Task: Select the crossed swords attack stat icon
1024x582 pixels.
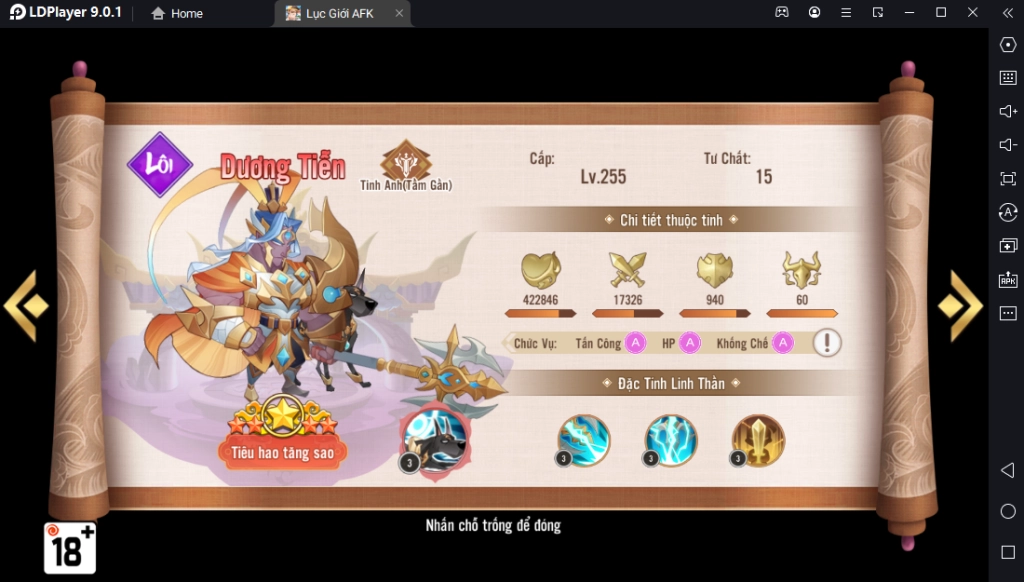Action: click(627, 270)
